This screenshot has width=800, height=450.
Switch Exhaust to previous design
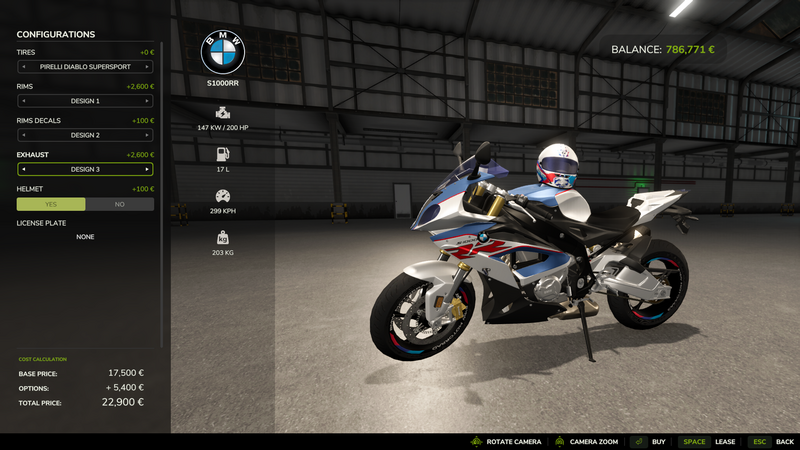(x=24, y=169)
